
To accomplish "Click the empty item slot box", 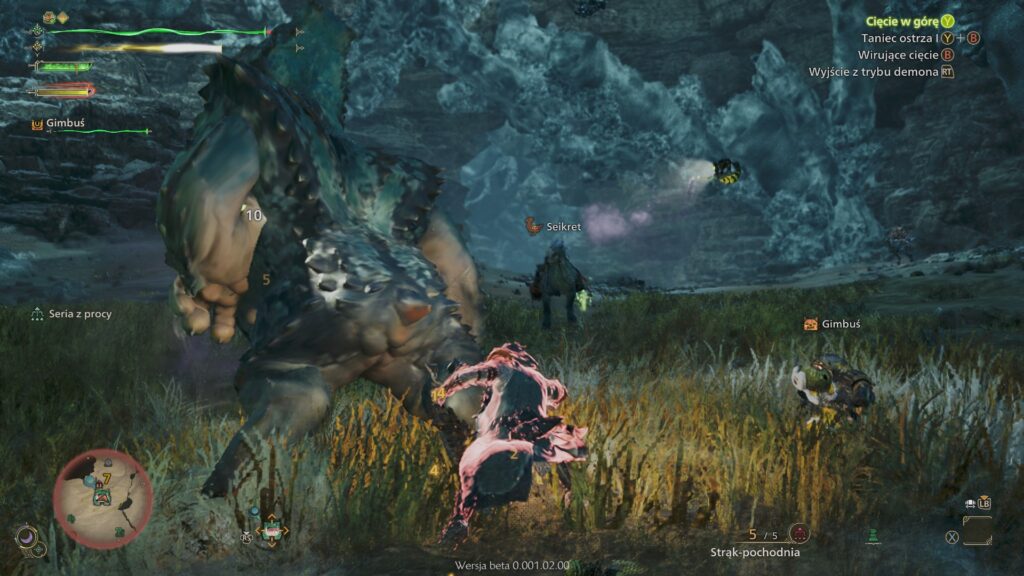I will 977,530.
